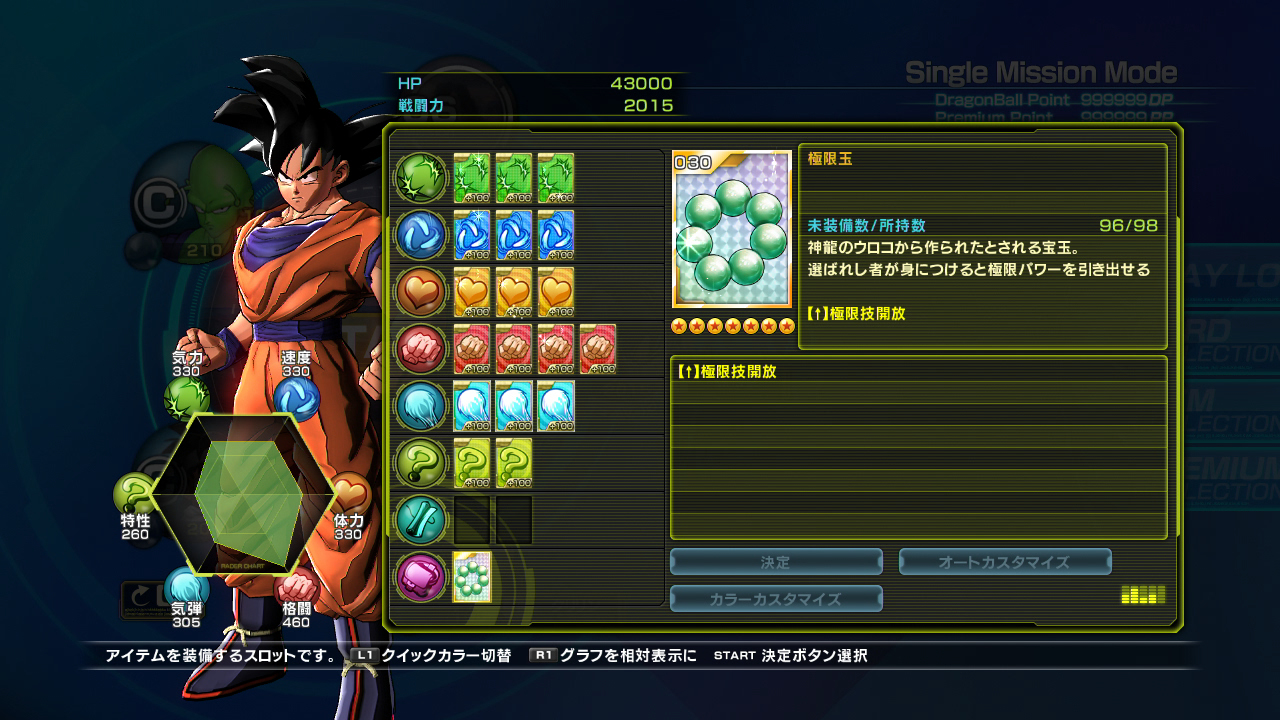Select the magenta special item category icon
The image size is (1280, 720).
421,577
